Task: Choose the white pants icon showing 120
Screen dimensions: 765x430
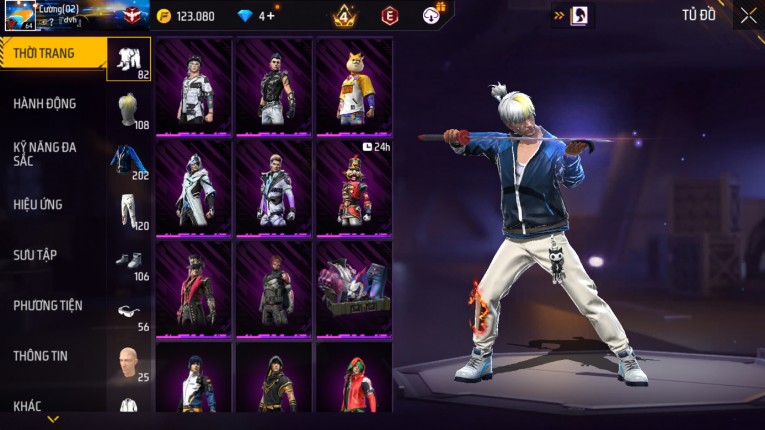Action: point(129,211)
